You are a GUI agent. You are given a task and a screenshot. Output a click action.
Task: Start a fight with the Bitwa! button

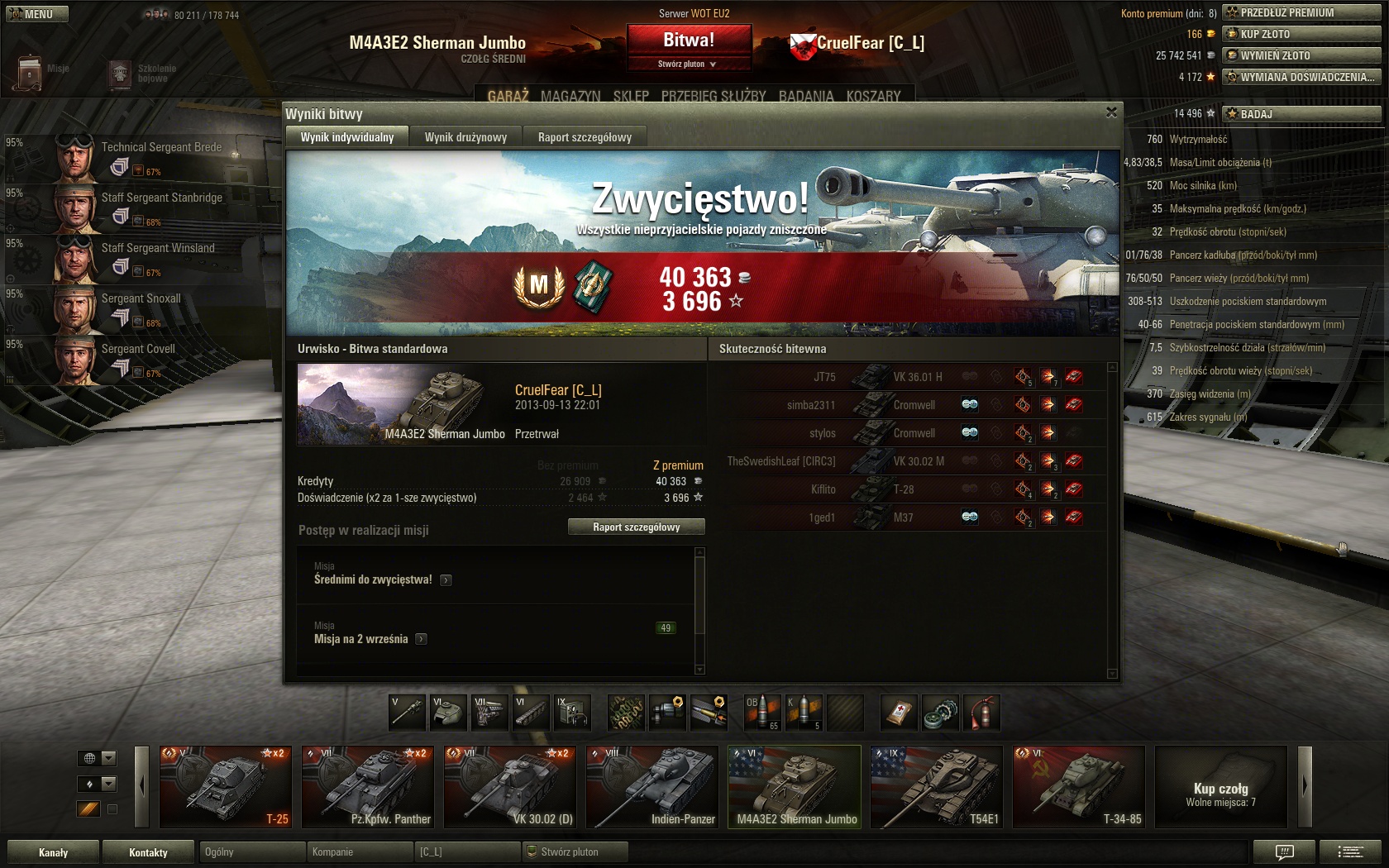coord(689,40)
